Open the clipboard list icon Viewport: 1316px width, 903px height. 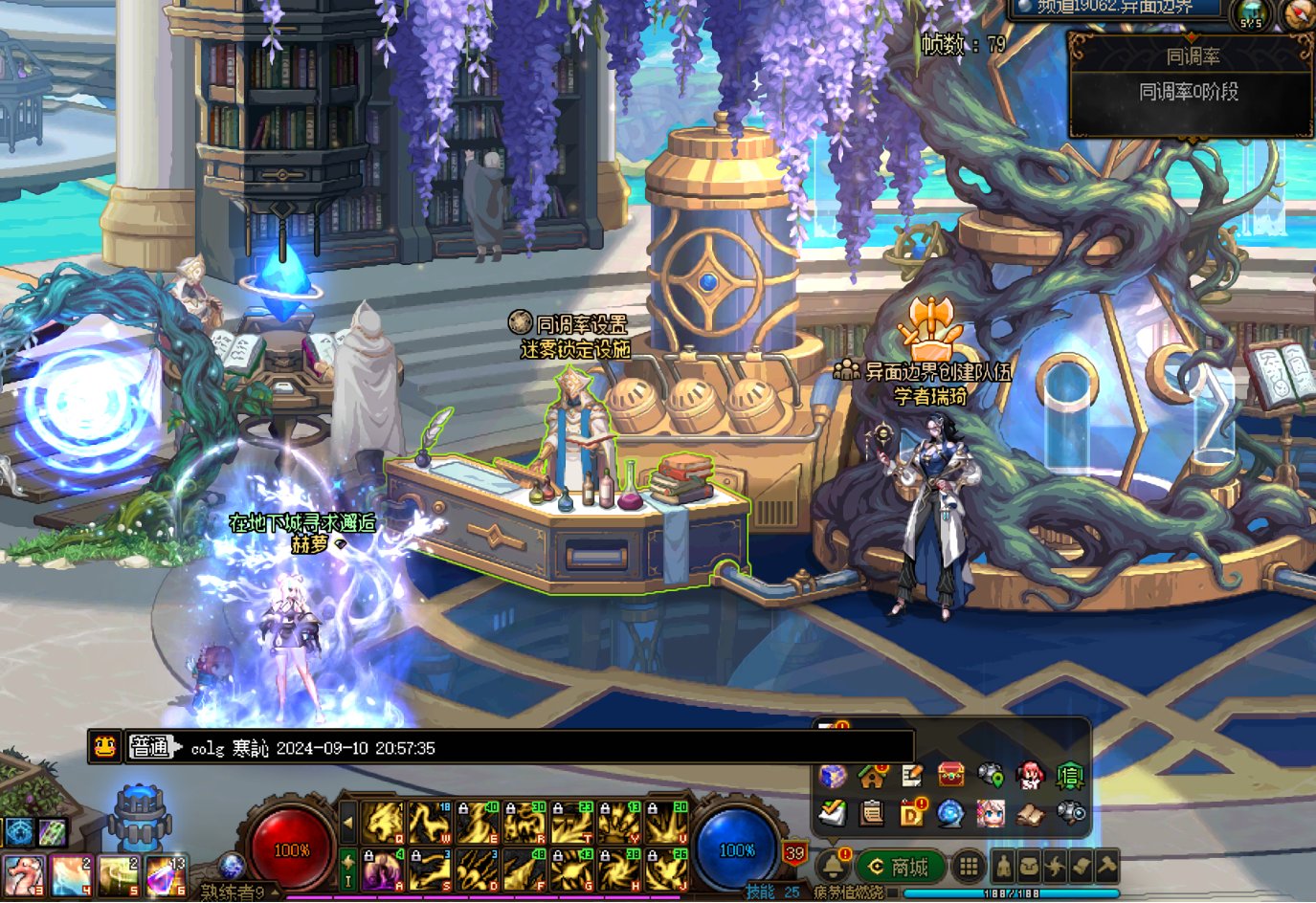point(872,814)
